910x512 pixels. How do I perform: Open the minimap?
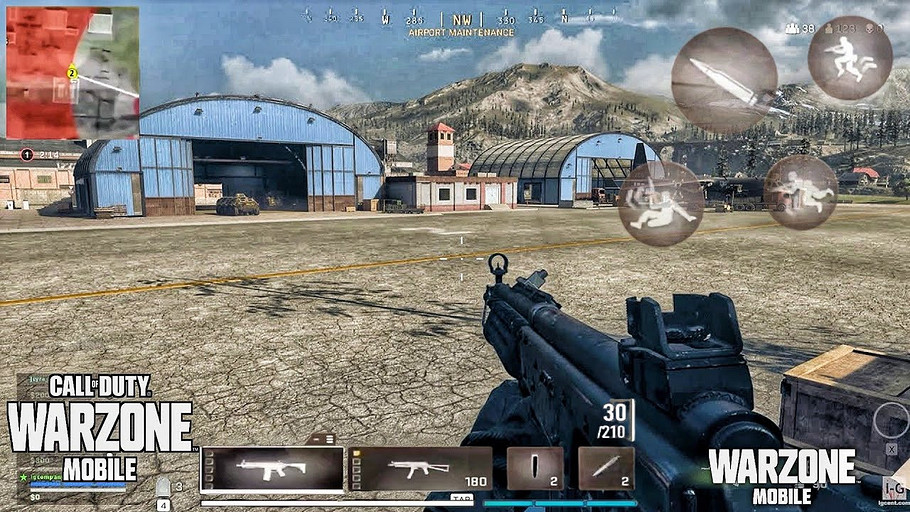tap(72, 72)
